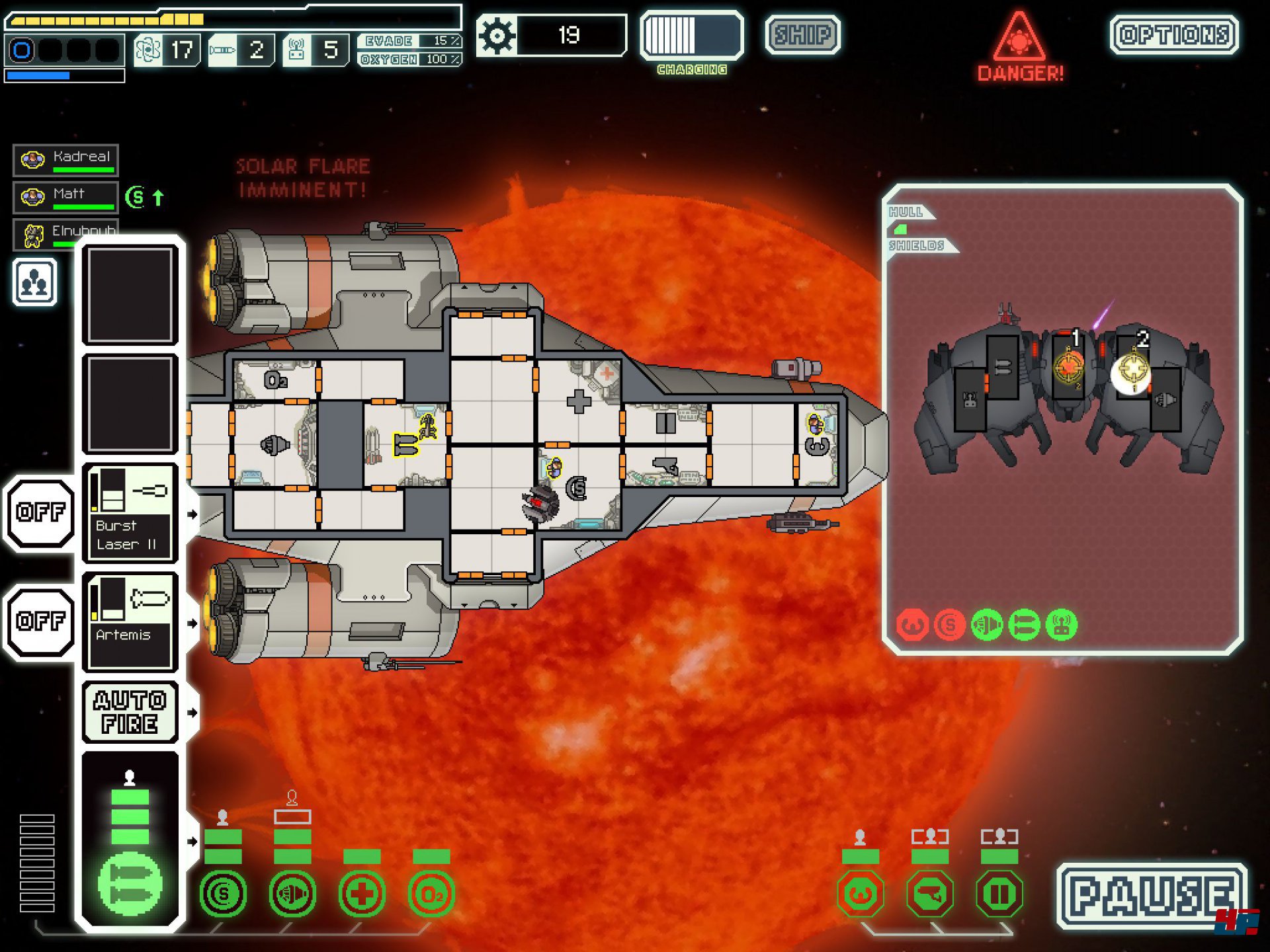Screen dimensions: 1270x952
Task: Select the Artemis missile weapon
Action: (x=130, y=622)
